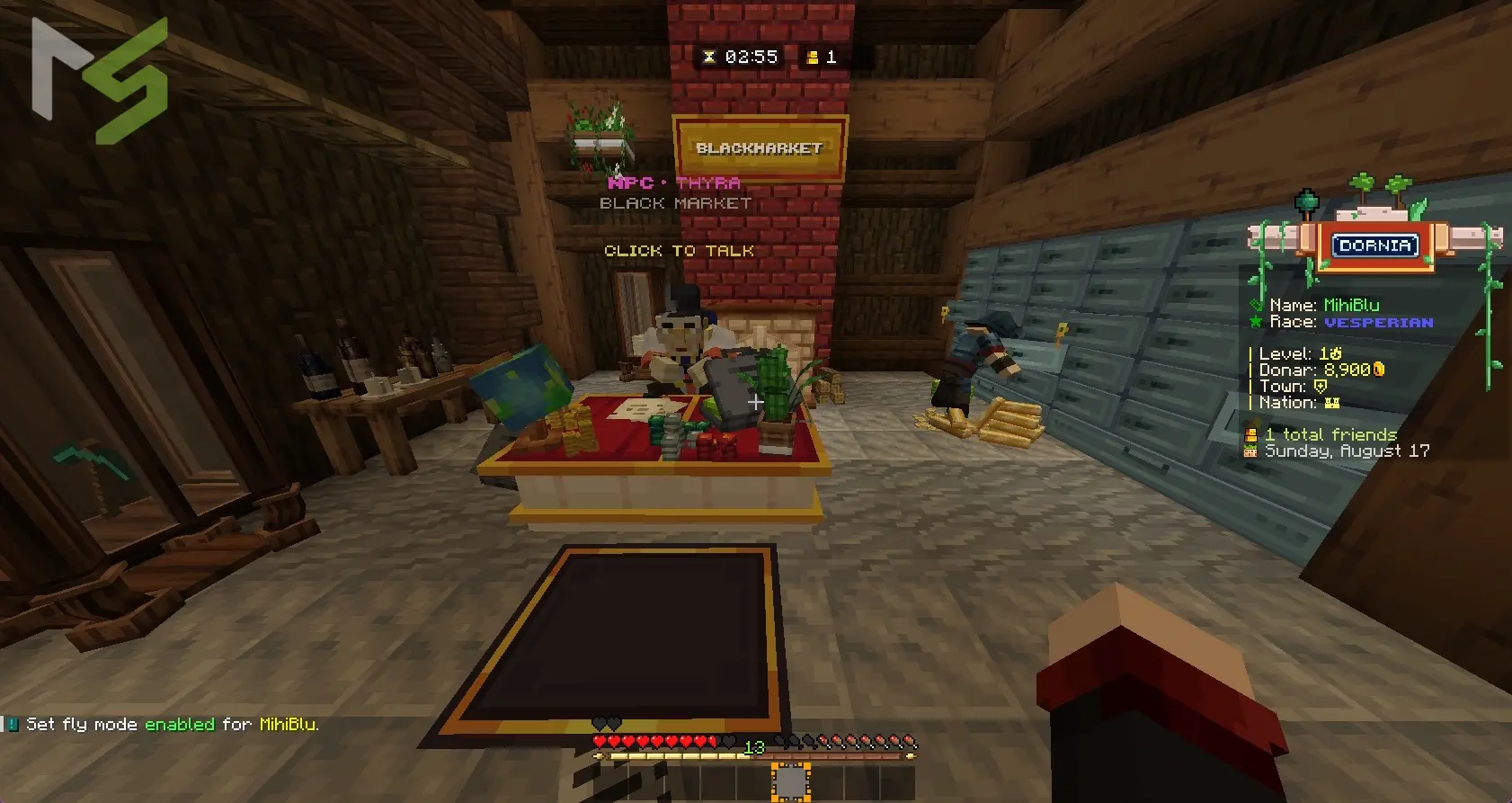The width and height of the screenshot is (1512, 803).
Task: Click the green star icon beside Race VESPERIAN
Action: [1255, 322]
